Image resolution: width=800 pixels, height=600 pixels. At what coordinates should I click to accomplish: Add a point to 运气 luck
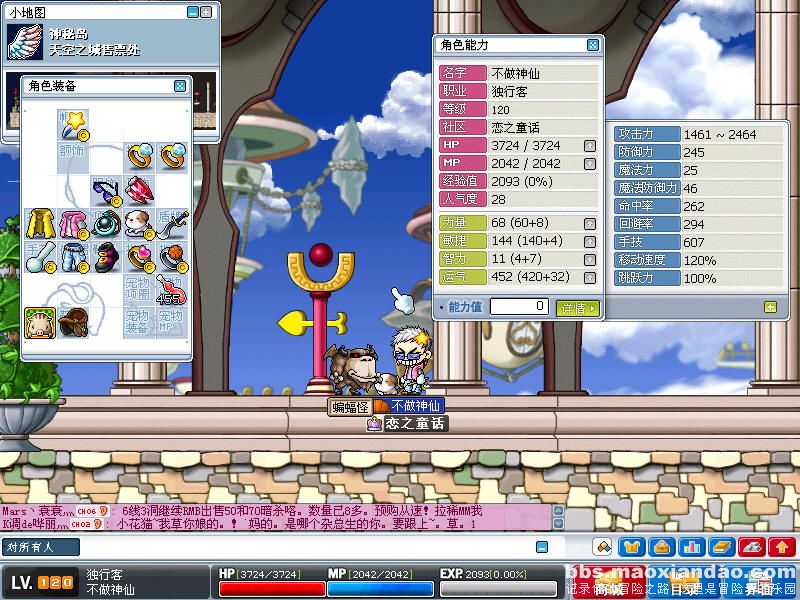pos(590,277)
